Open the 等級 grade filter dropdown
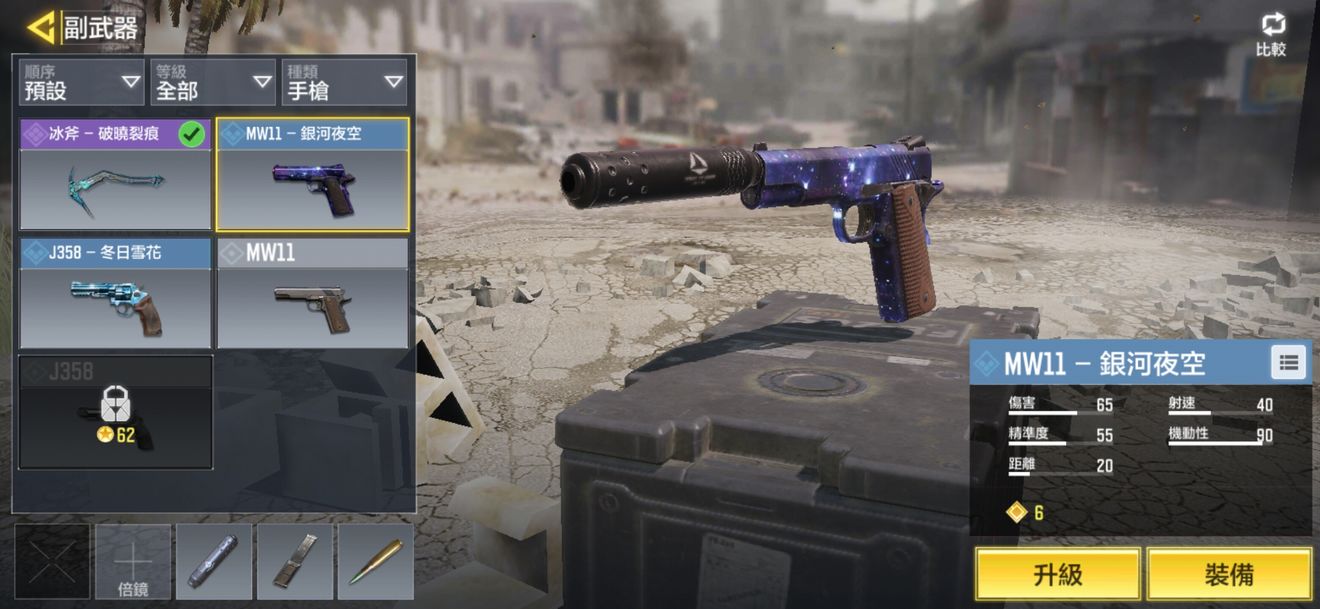The width and height of the screenshot is (1320, 609). (213, 82)
